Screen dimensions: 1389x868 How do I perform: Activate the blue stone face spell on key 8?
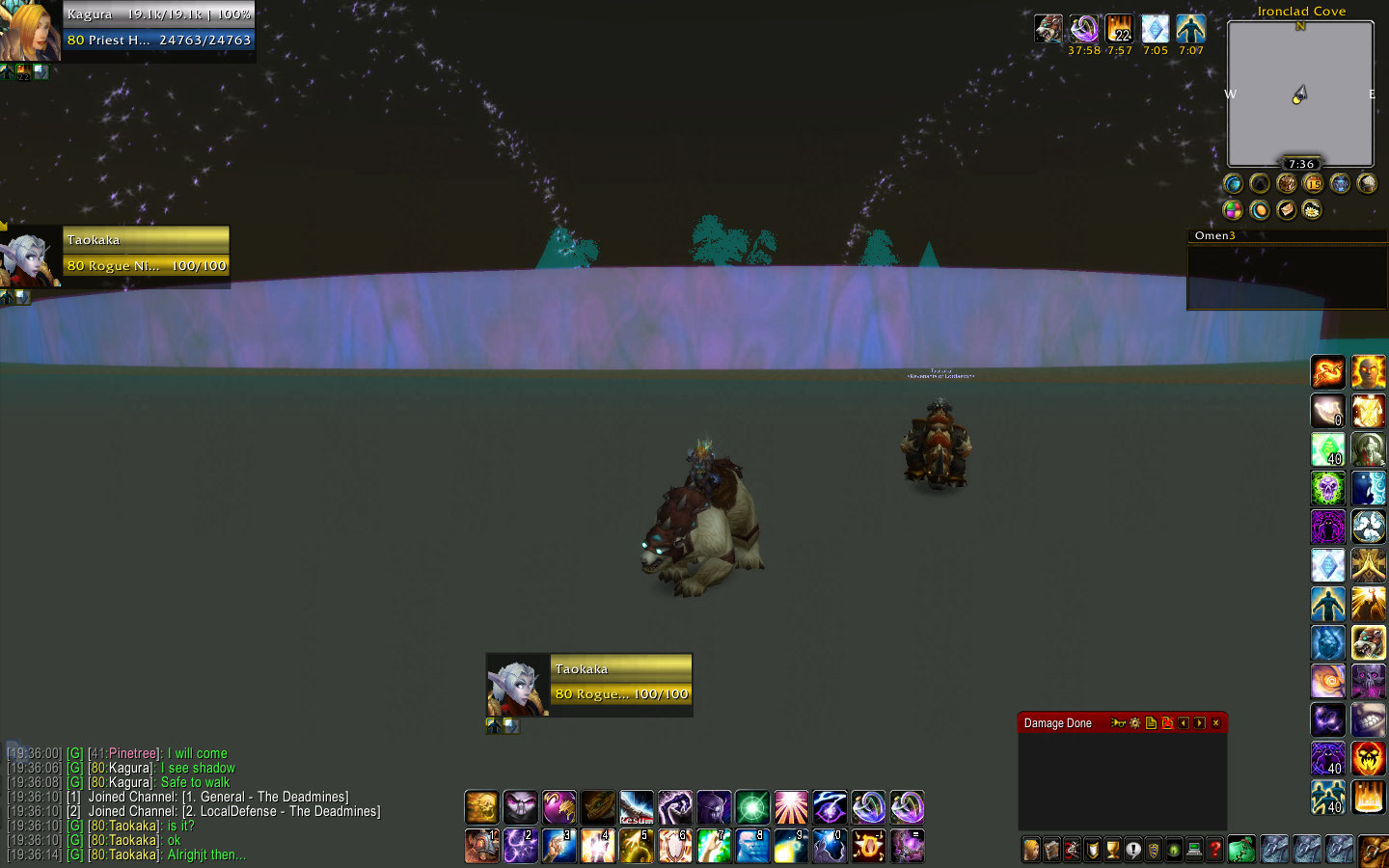[751, 846]
